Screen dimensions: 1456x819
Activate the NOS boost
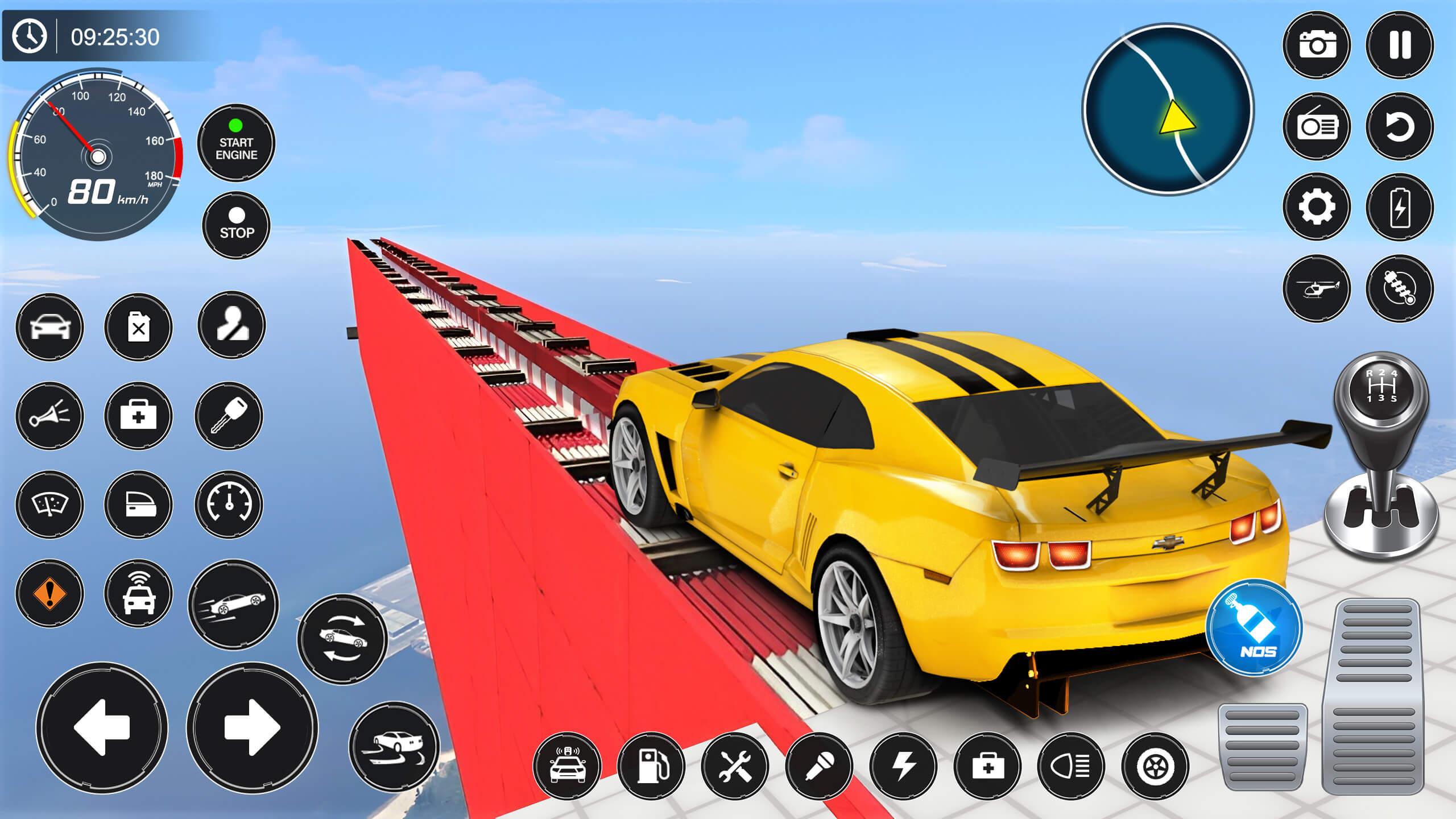[1254, 628]
